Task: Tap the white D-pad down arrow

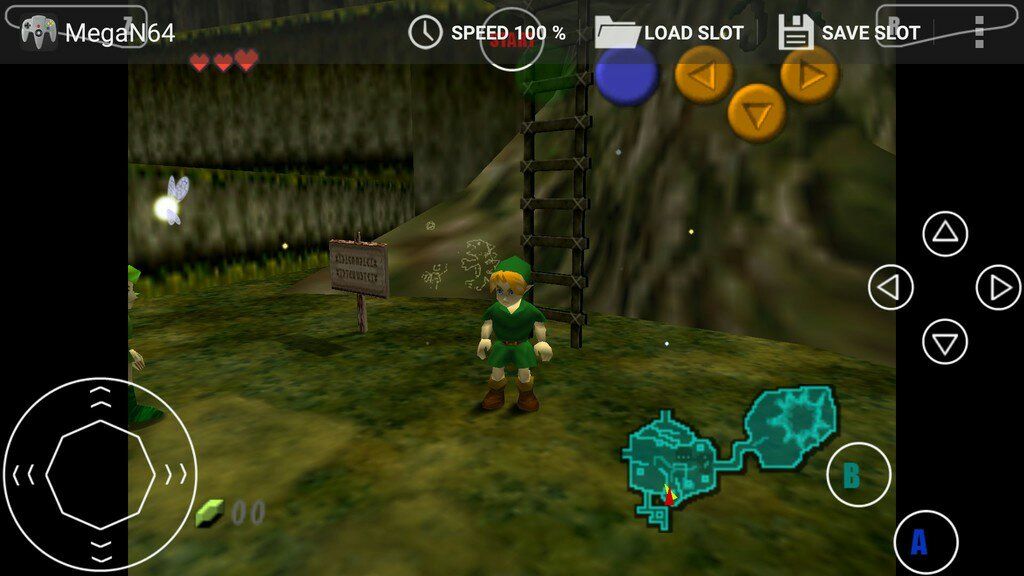Action: [x=945, y=342]
